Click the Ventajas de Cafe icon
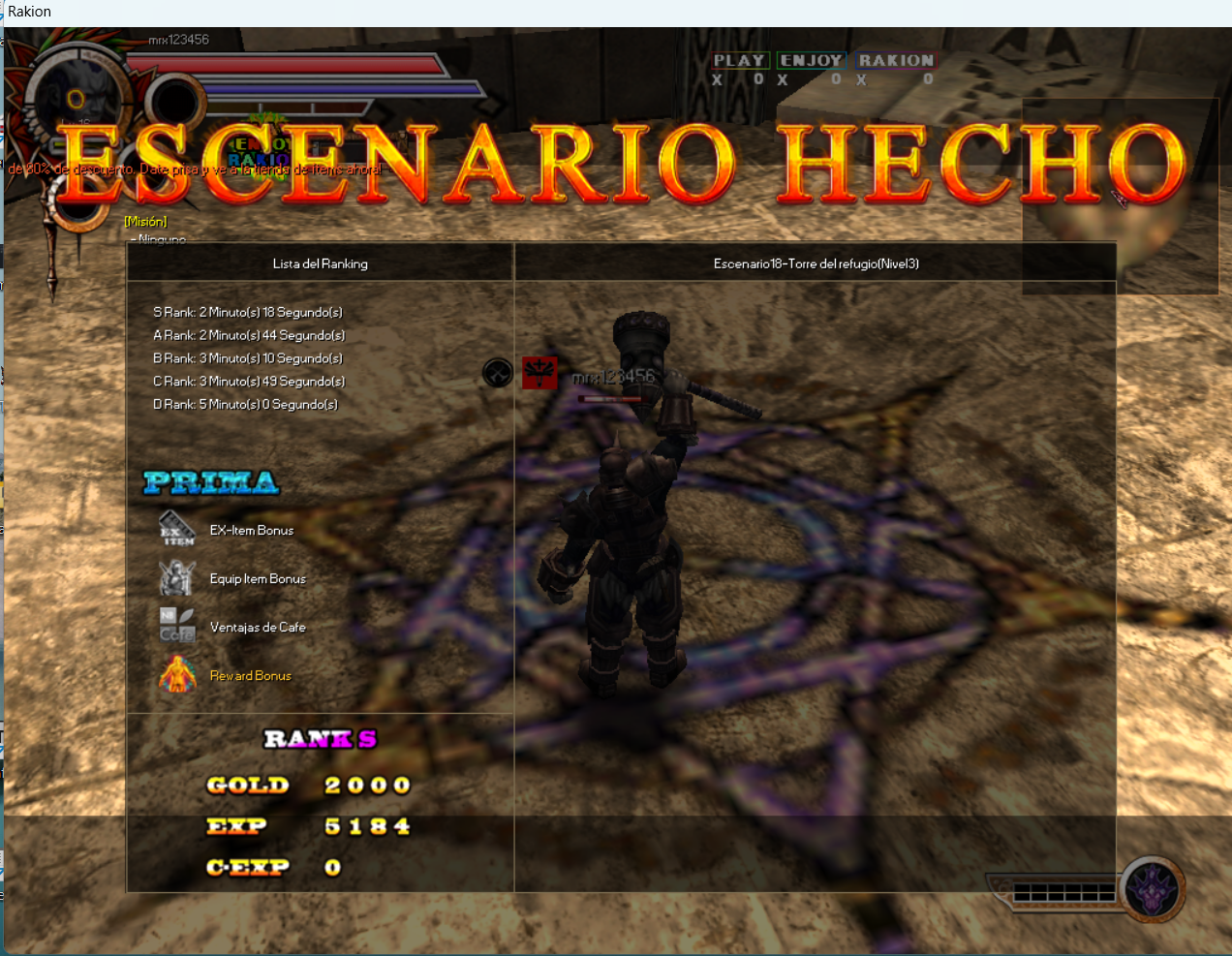 (177, 626)
